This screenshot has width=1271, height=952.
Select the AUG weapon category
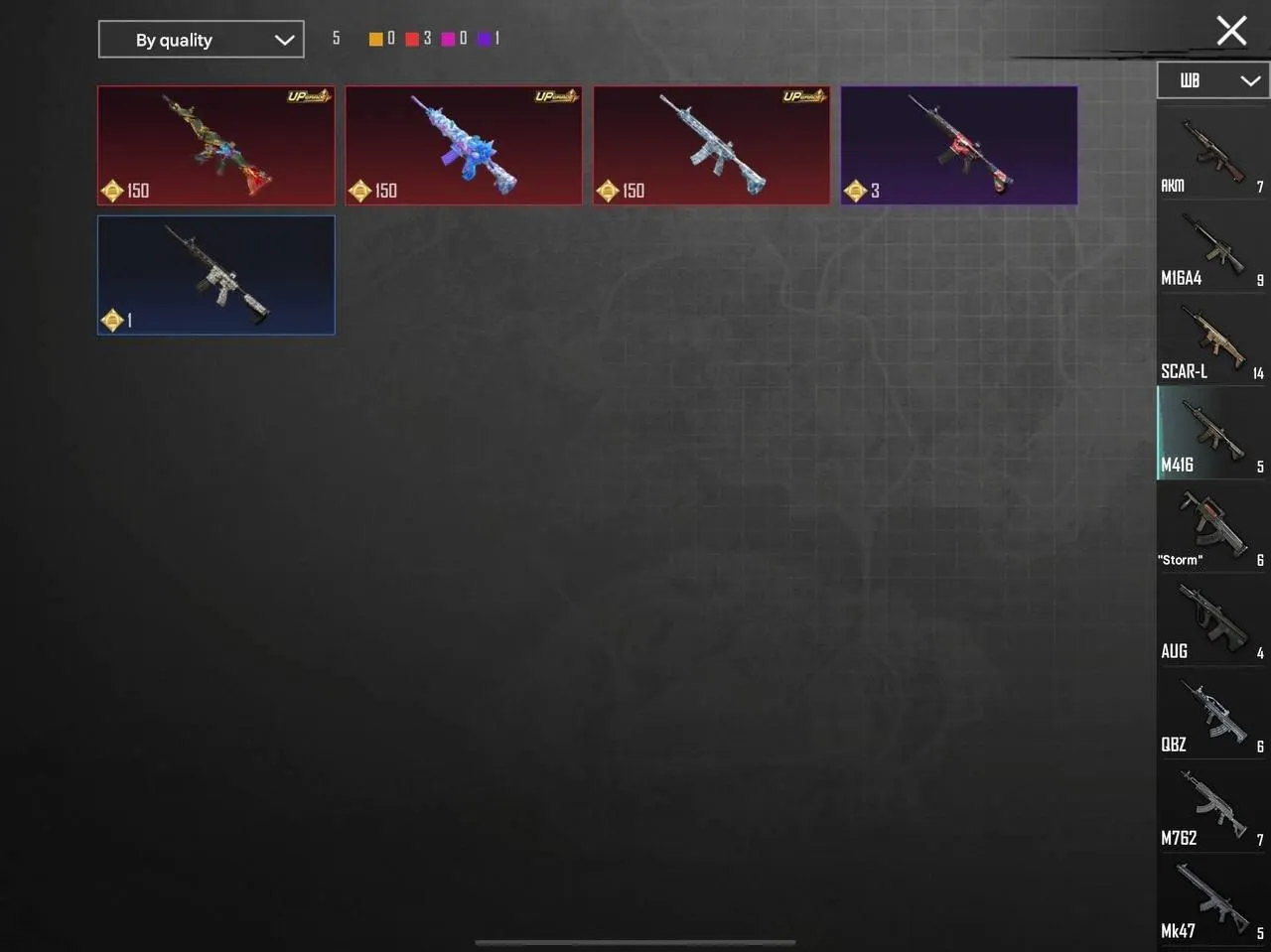point(1211,620)
